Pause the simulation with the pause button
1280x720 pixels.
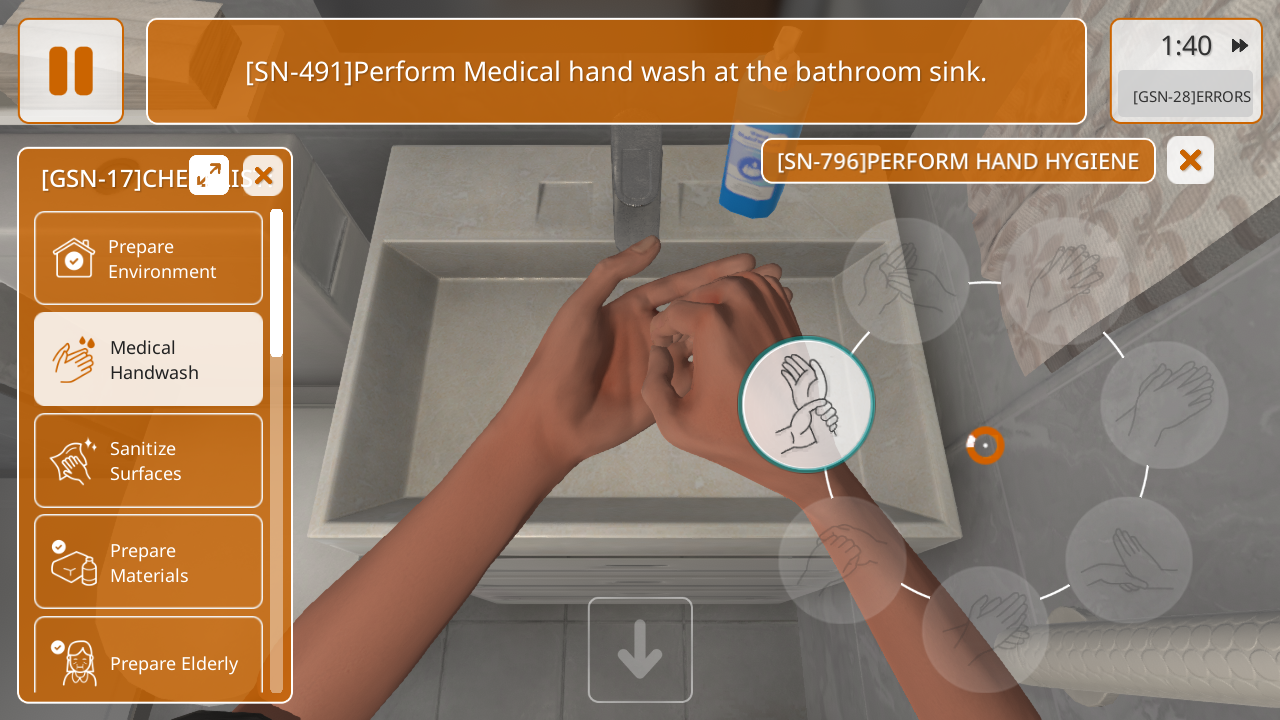(71, 71)
